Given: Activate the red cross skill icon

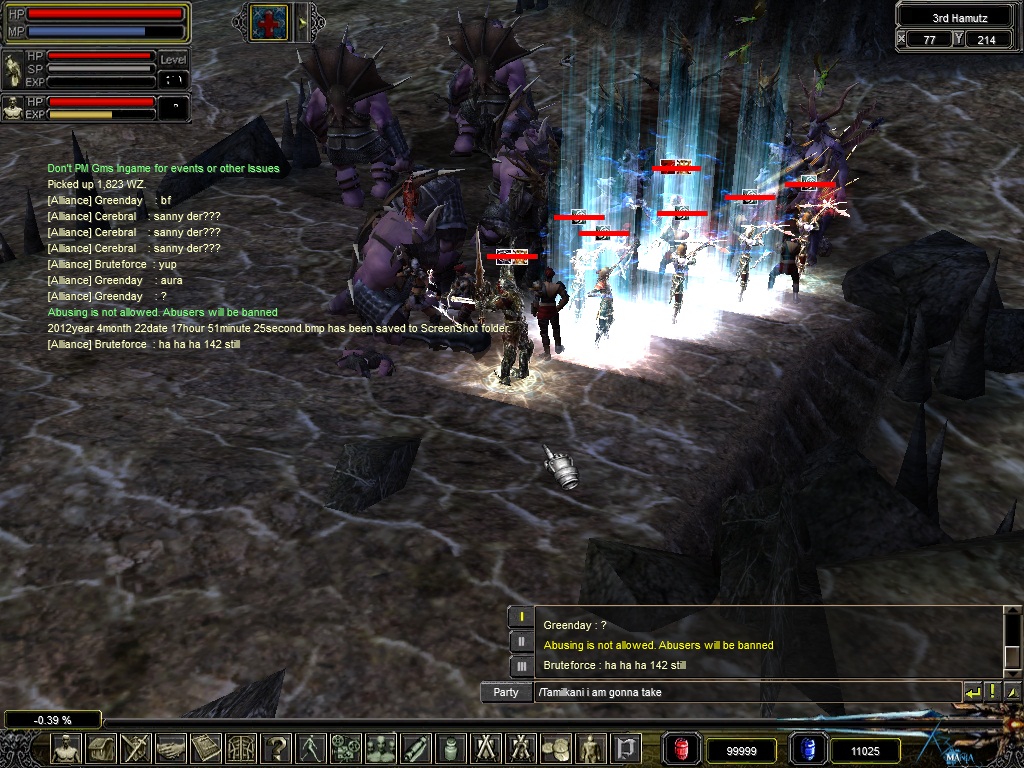Looking at the screenshot, I should click(x=269, y=22).
